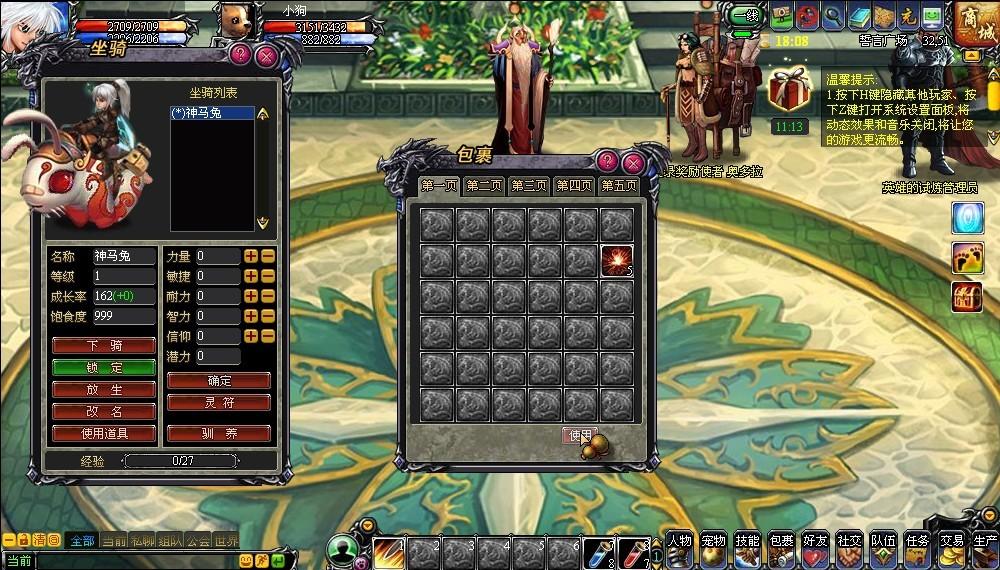Switch to the 第二页 bag tab

click(484, 186)
